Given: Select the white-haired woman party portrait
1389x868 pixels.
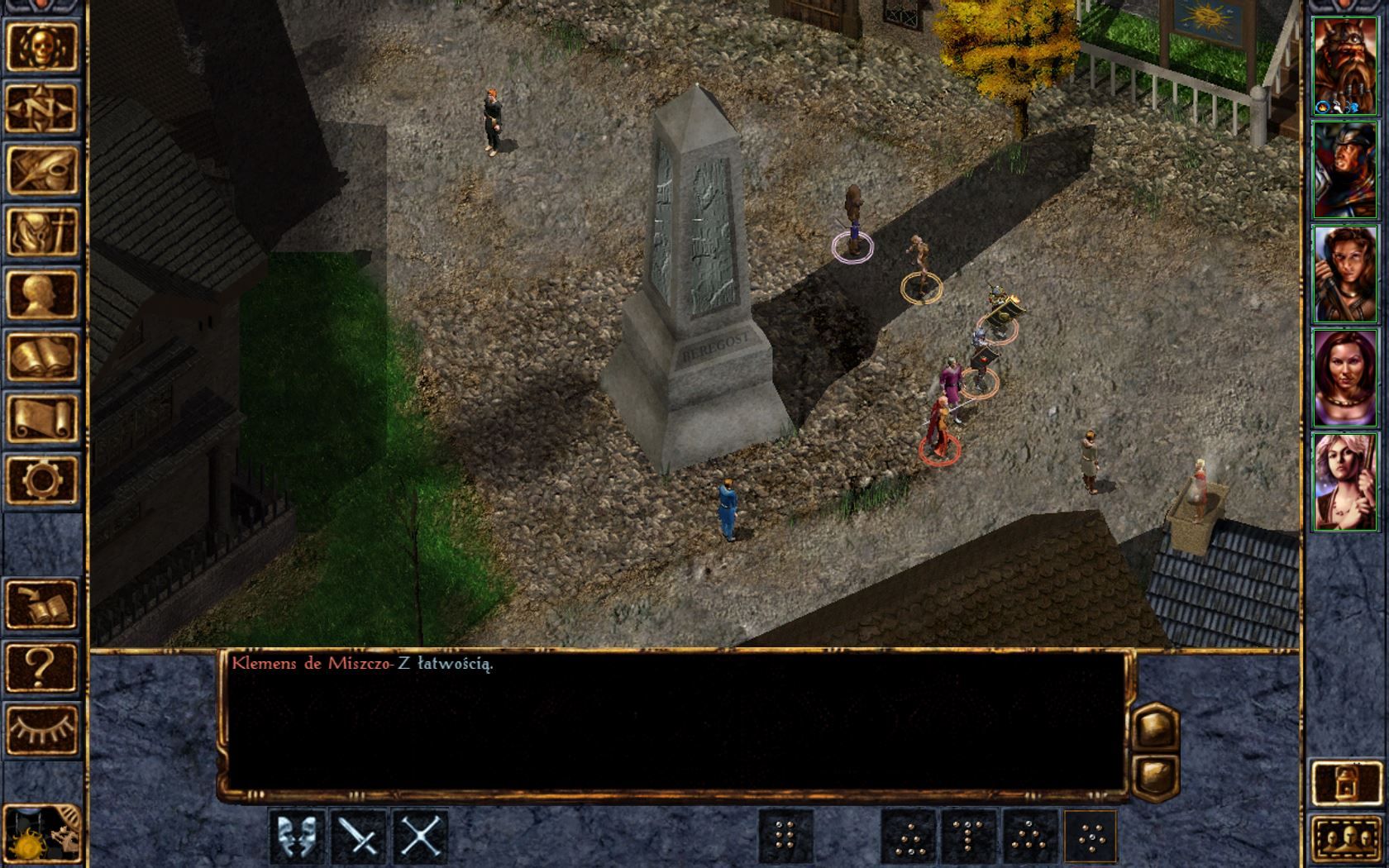Looking at the screenshot, I should pyautogui.click(x=1344, y=482).
